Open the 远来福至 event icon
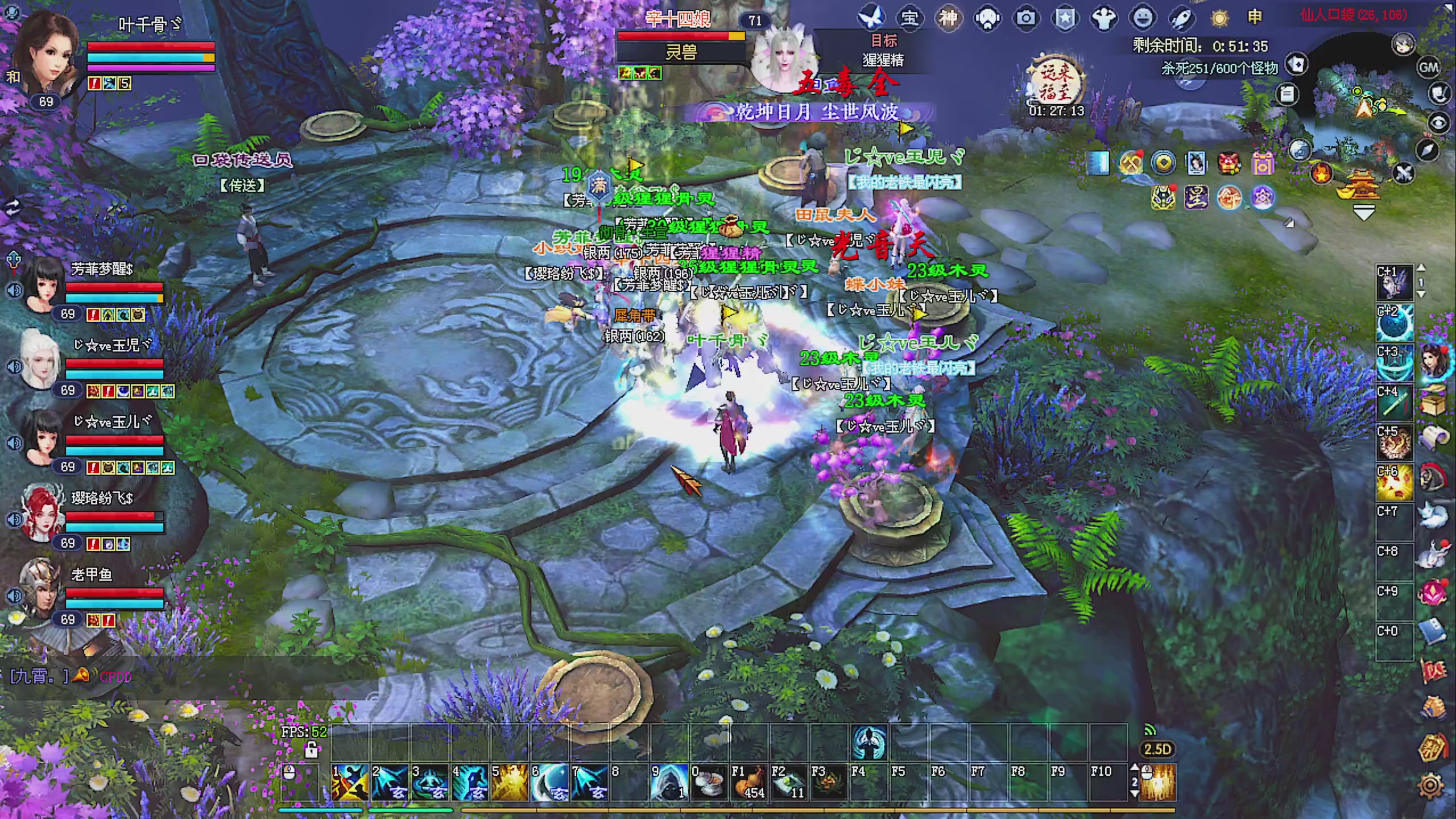The image size is (1456, 819). pos(1056,84)
